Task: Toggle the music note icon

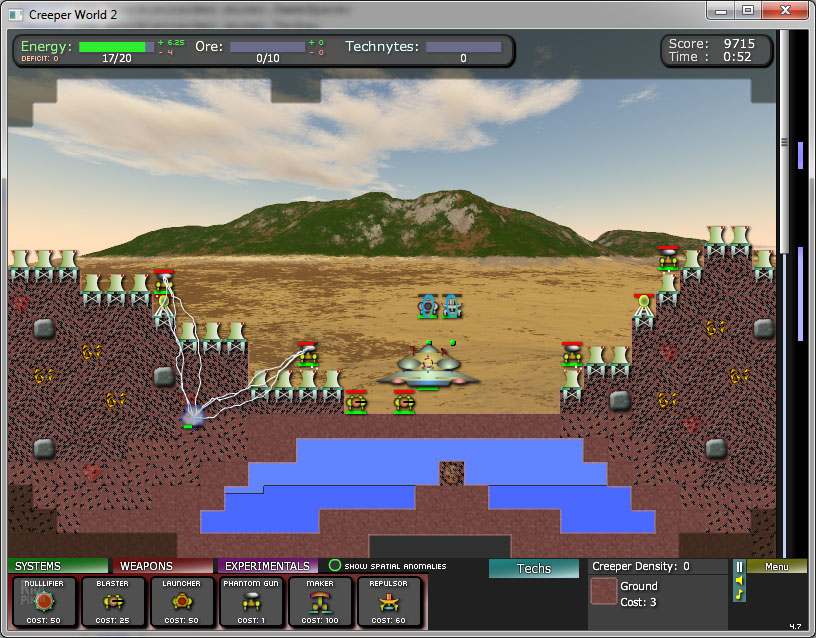Action: pos(739,594)
